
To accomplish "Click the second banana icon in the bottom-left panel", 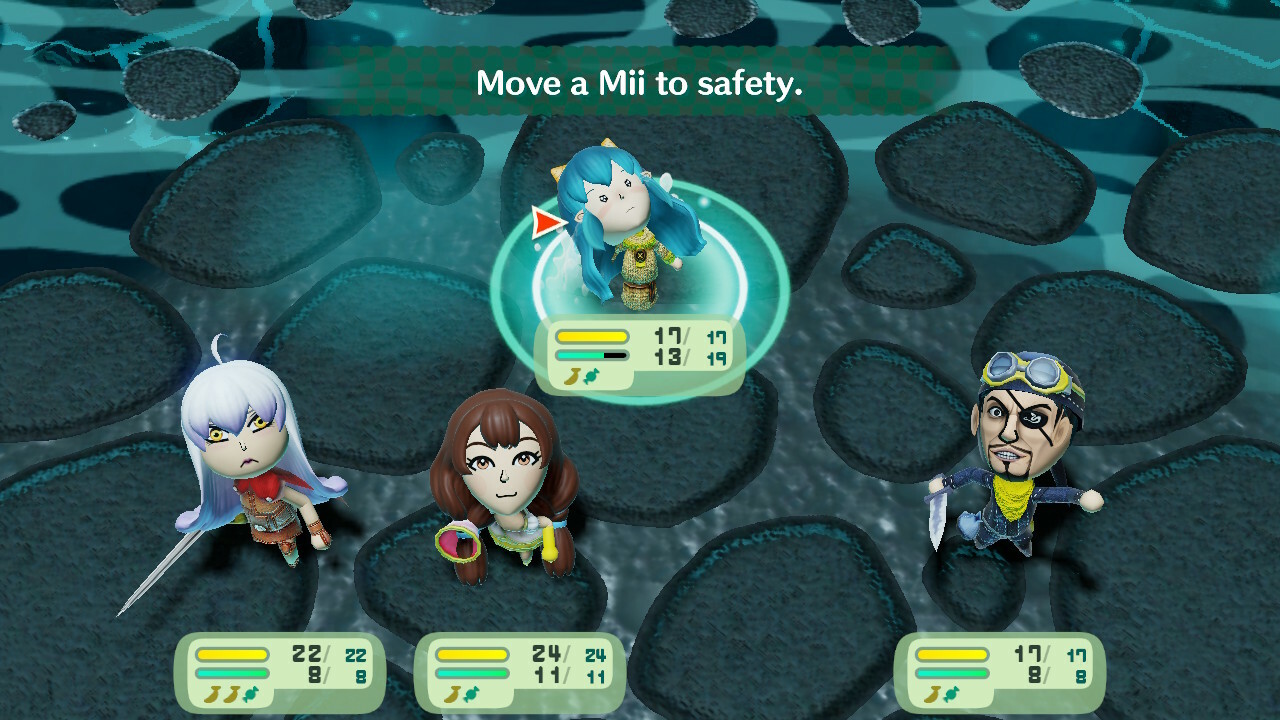I will tap(231, 694).
